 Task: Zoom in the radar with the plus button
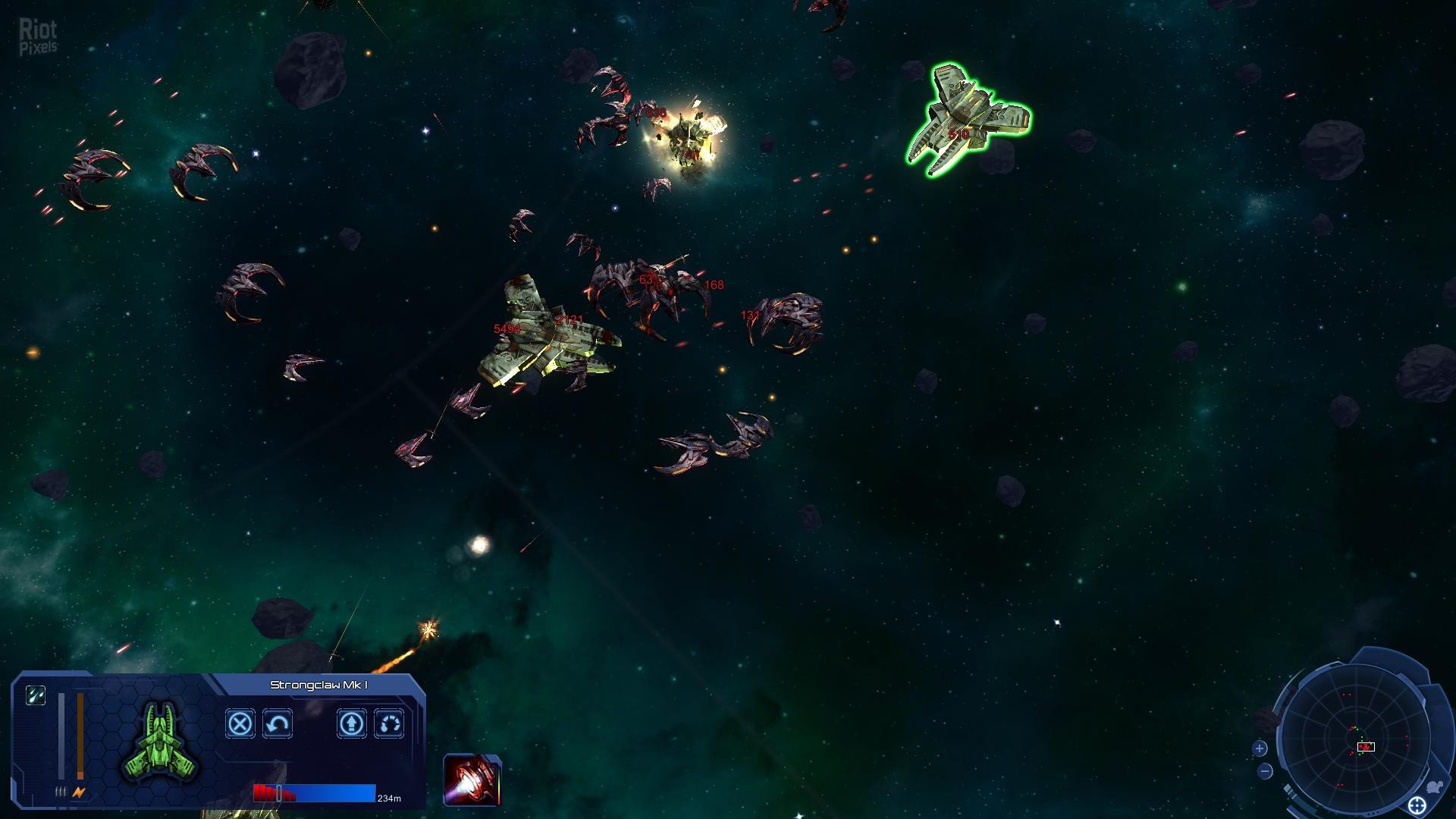[1260, 748]
